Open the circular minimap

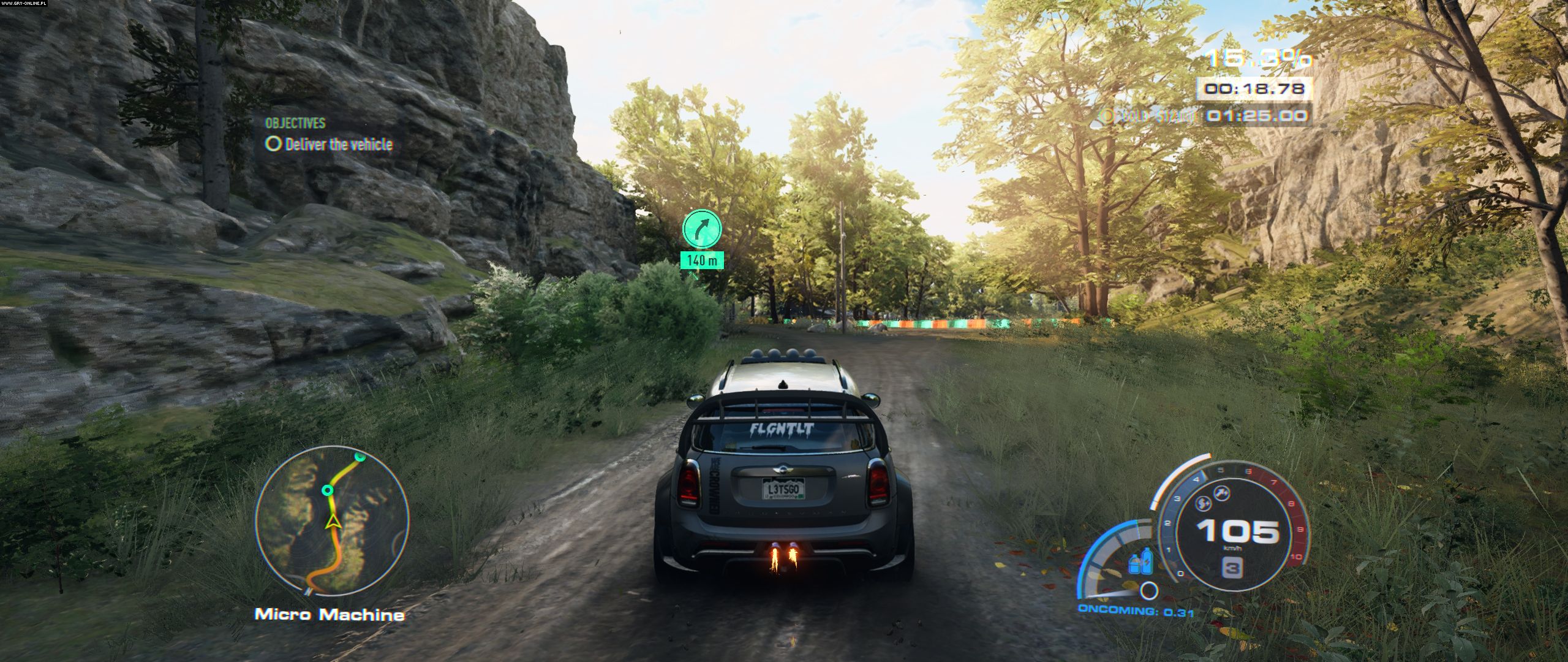[331, 522]
